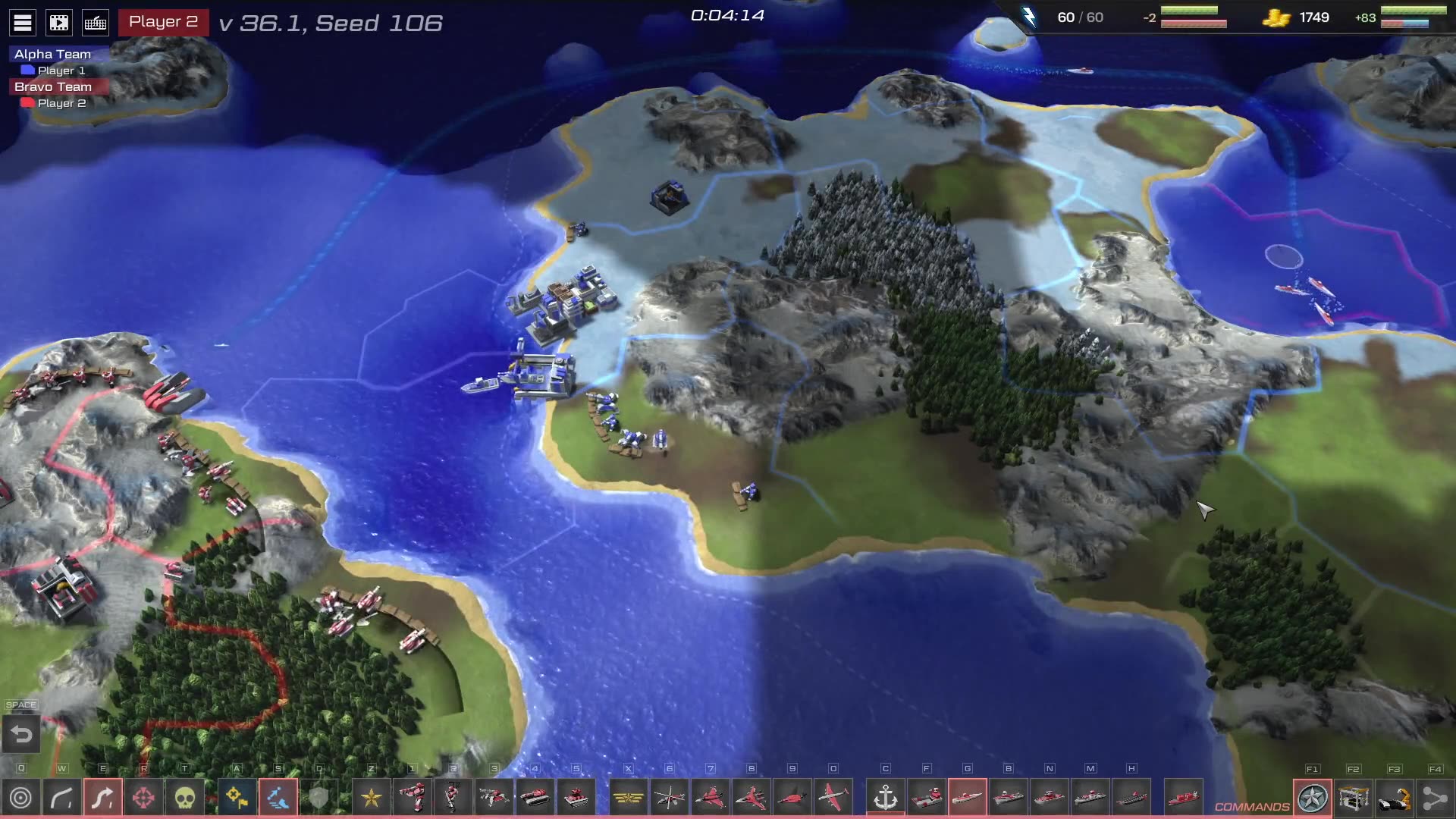Click the share nodes icon tab

[1435, 798]
